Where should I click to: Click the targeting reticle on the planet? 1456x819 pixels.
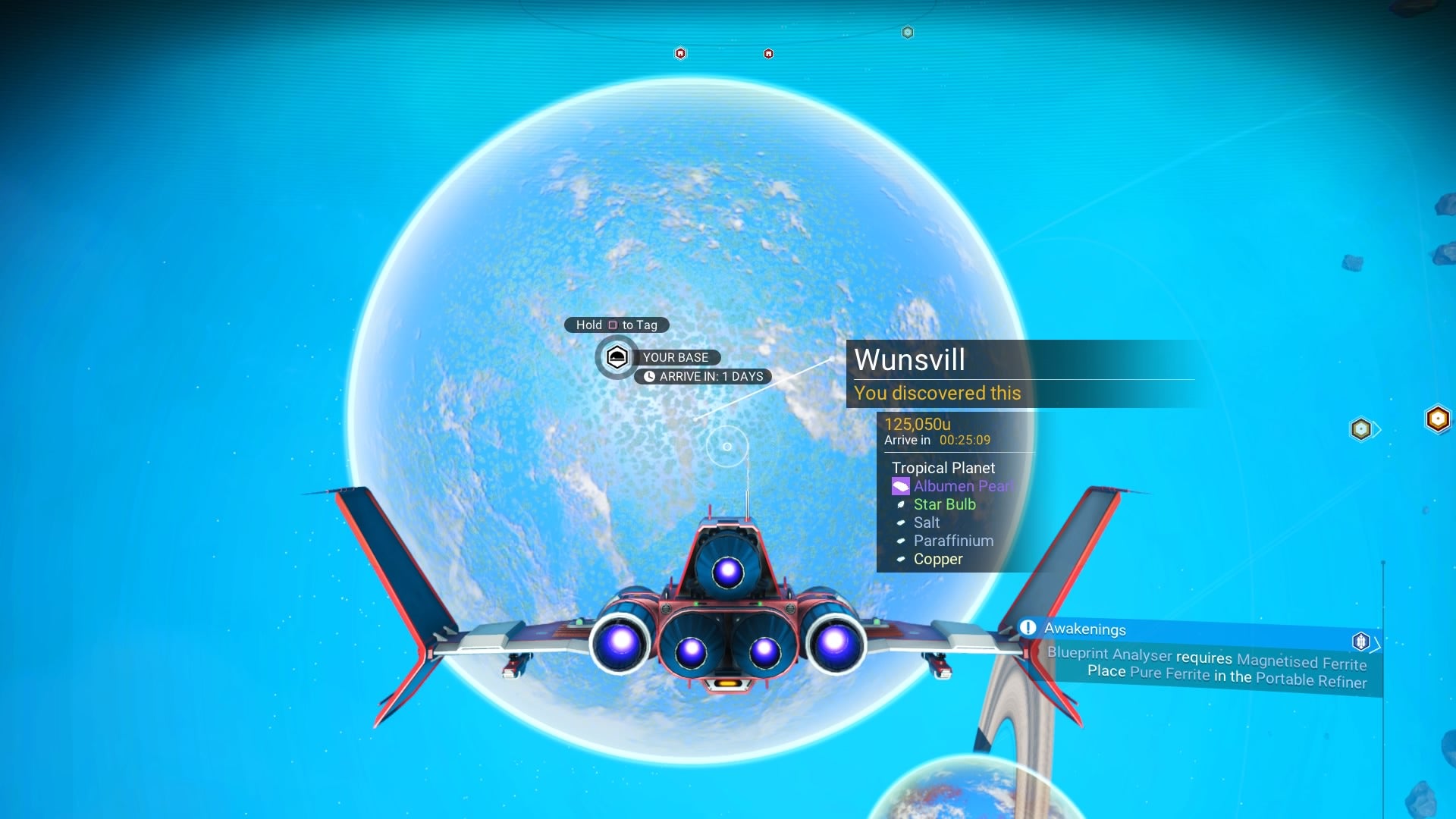(x=726, y=446)
